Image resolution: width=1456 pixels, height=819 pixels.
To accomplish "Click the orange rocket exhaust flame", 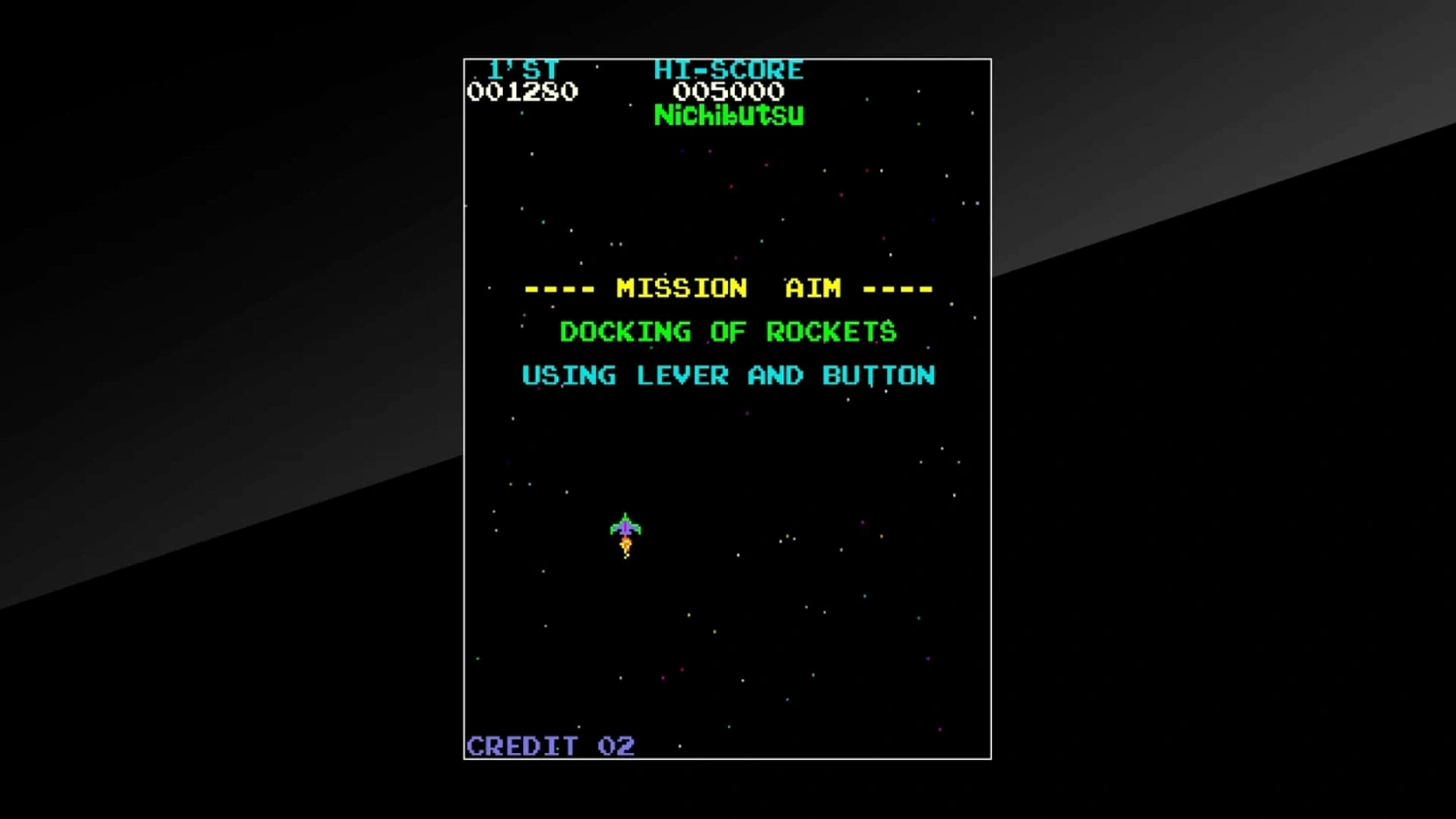I will pyautogui.click(x=626, y=546).
